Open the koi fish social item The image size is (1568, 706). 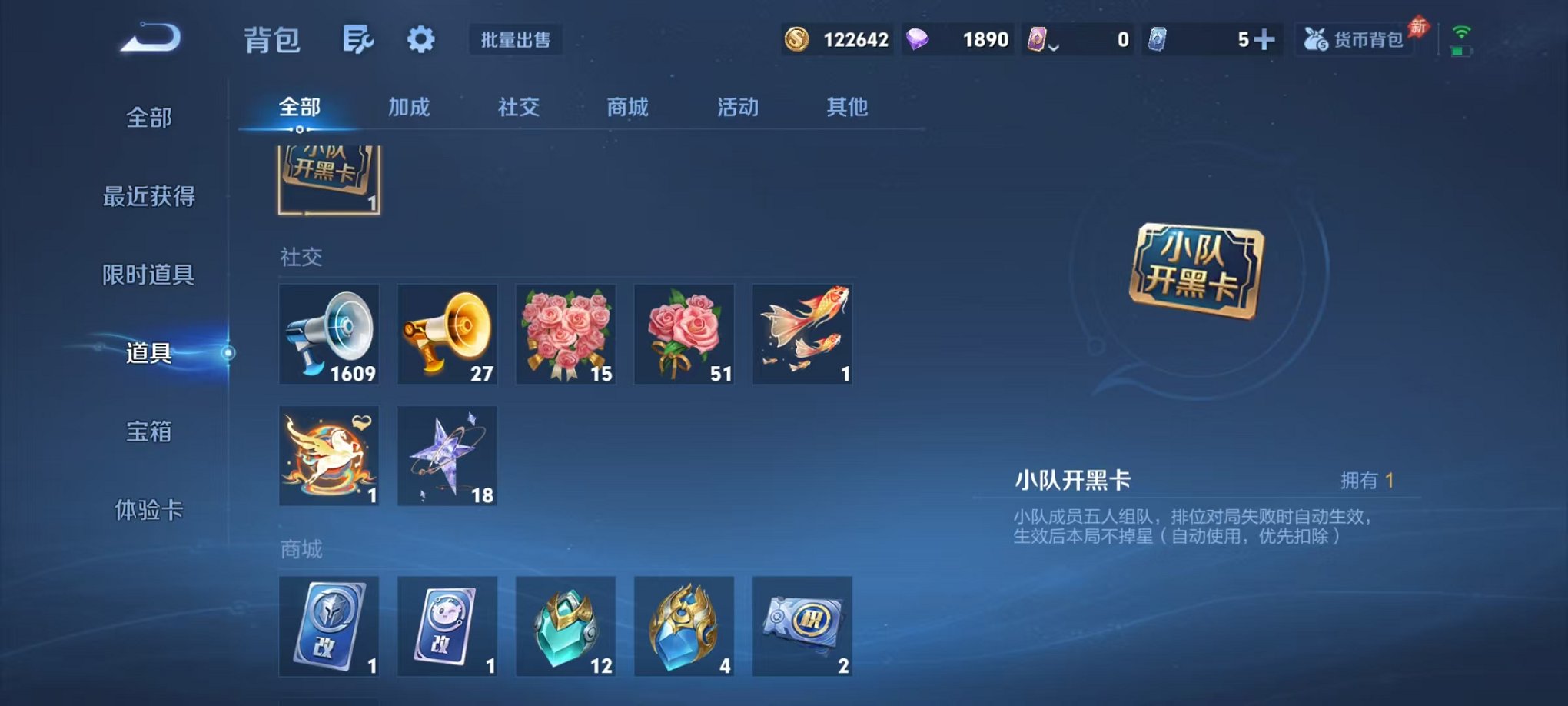[x=802, y=335]
